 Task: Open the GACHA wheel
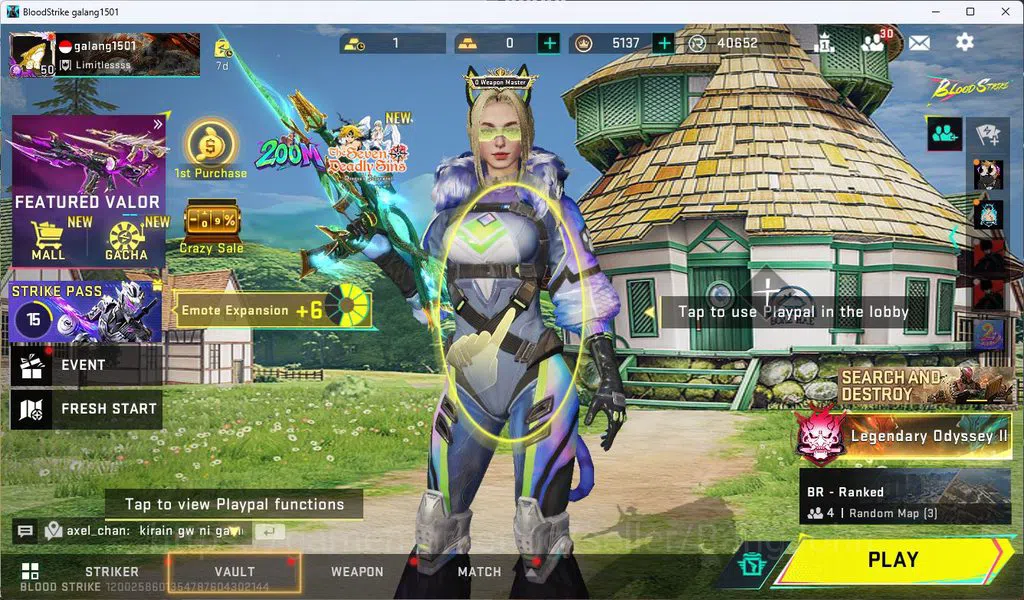127,241
